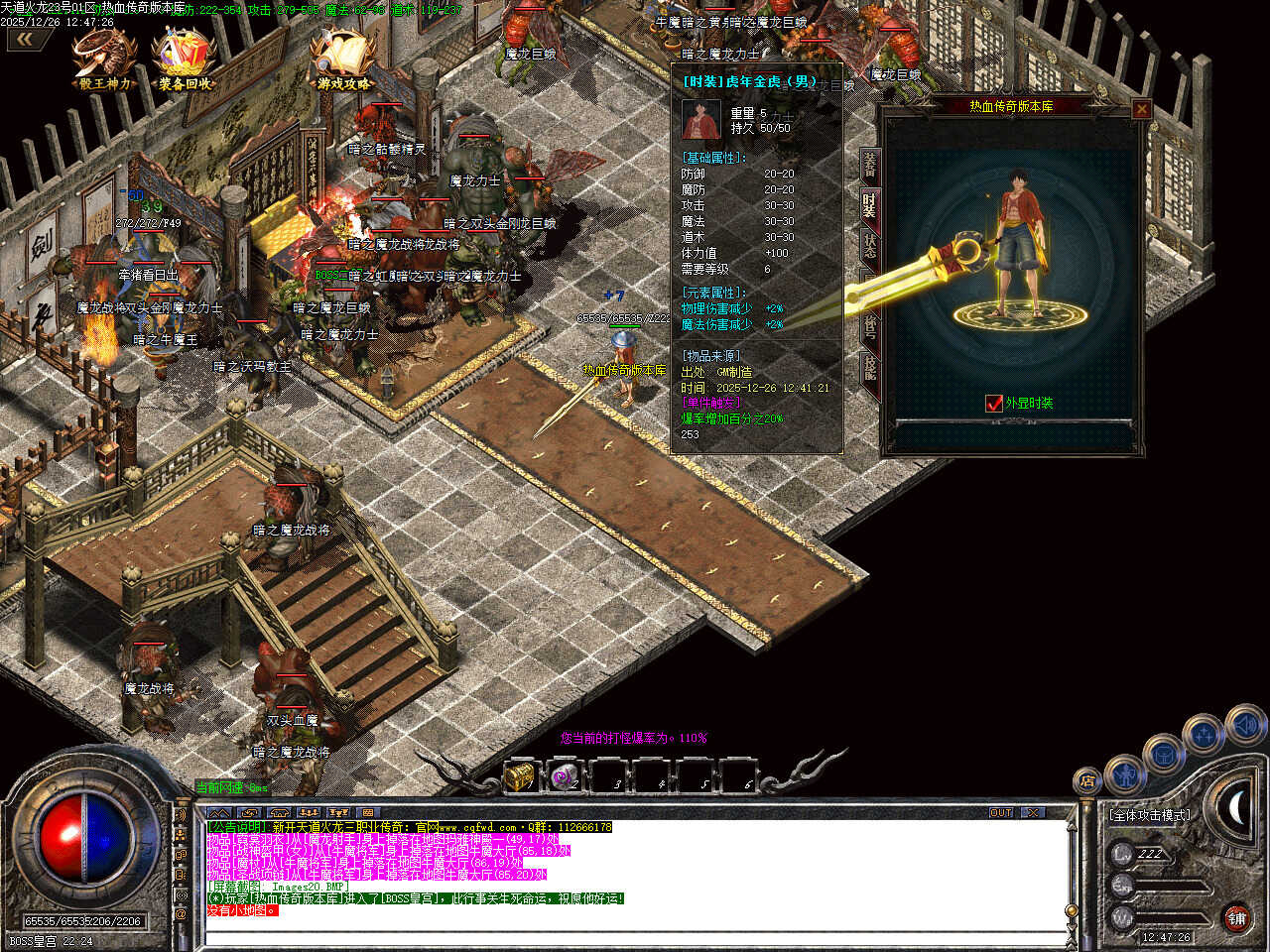Image resolution: width=1270 pixels, height=952 pixels.
Task: Open the 店 shop round button
Action: pyautogui.click(x=1087, y=780)
